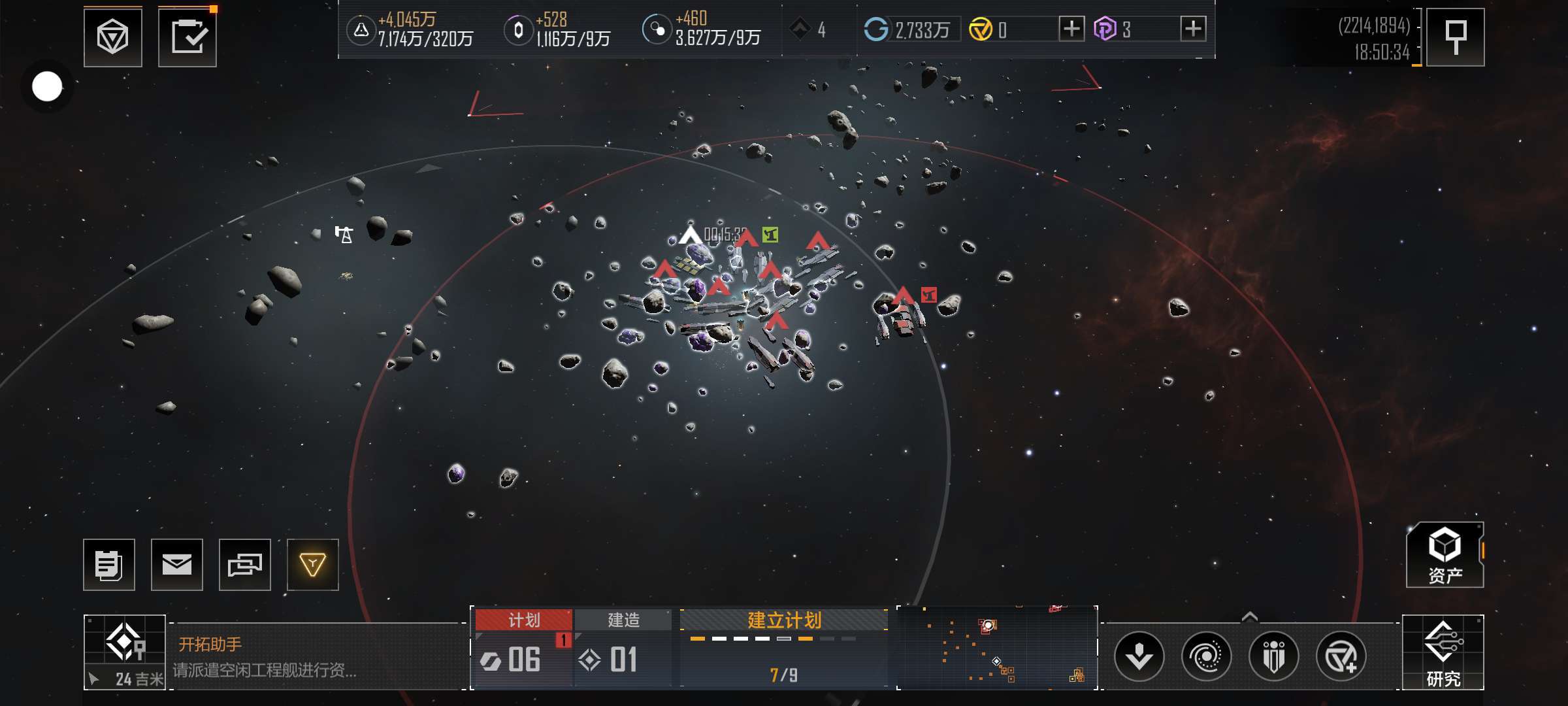Open the 资产 assets panel
The width and height of the screenshot is (1568, 706).
click(1445, 555)
